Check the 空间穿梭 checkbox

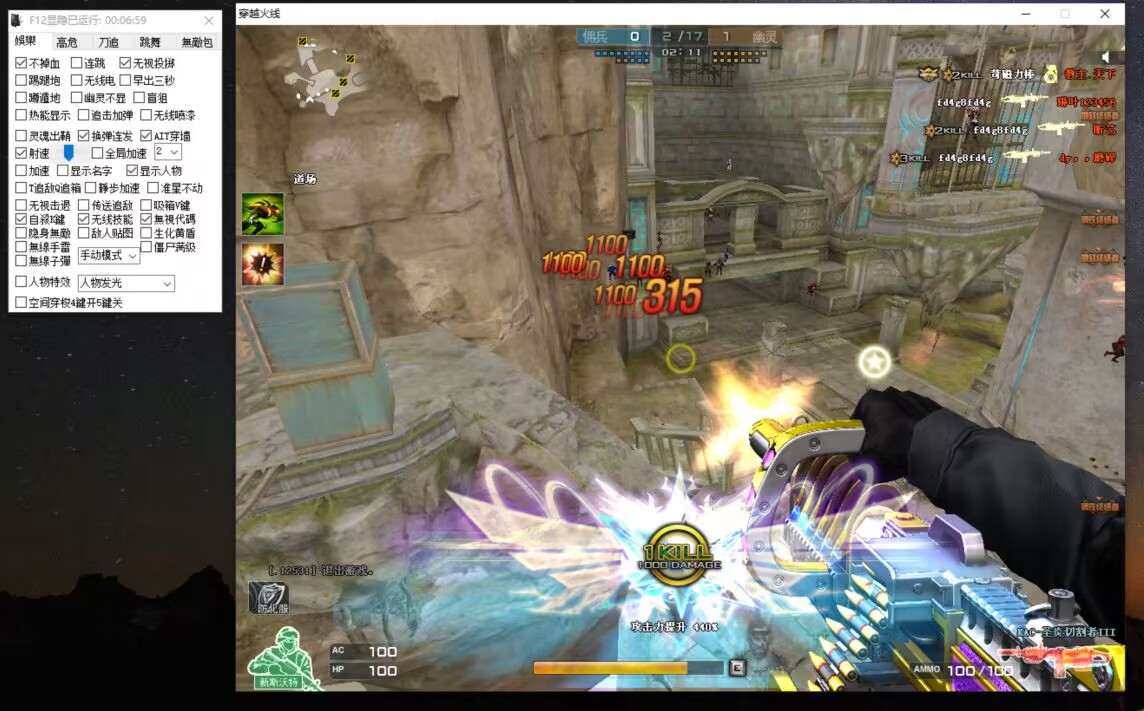click(x=21, y=302)
